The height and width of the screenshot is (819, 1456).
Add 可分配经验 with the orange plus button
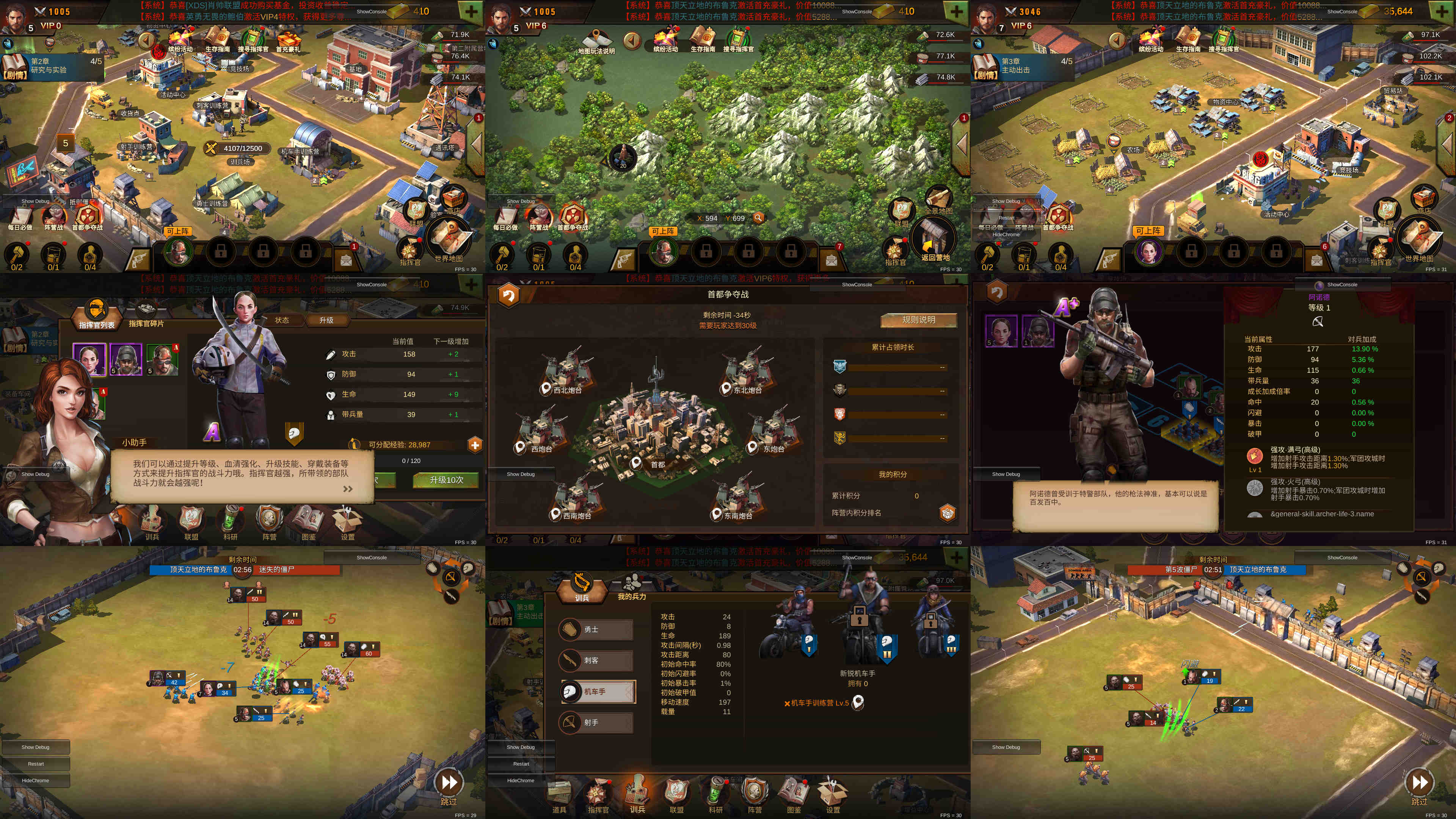click(x=475, y=445)
